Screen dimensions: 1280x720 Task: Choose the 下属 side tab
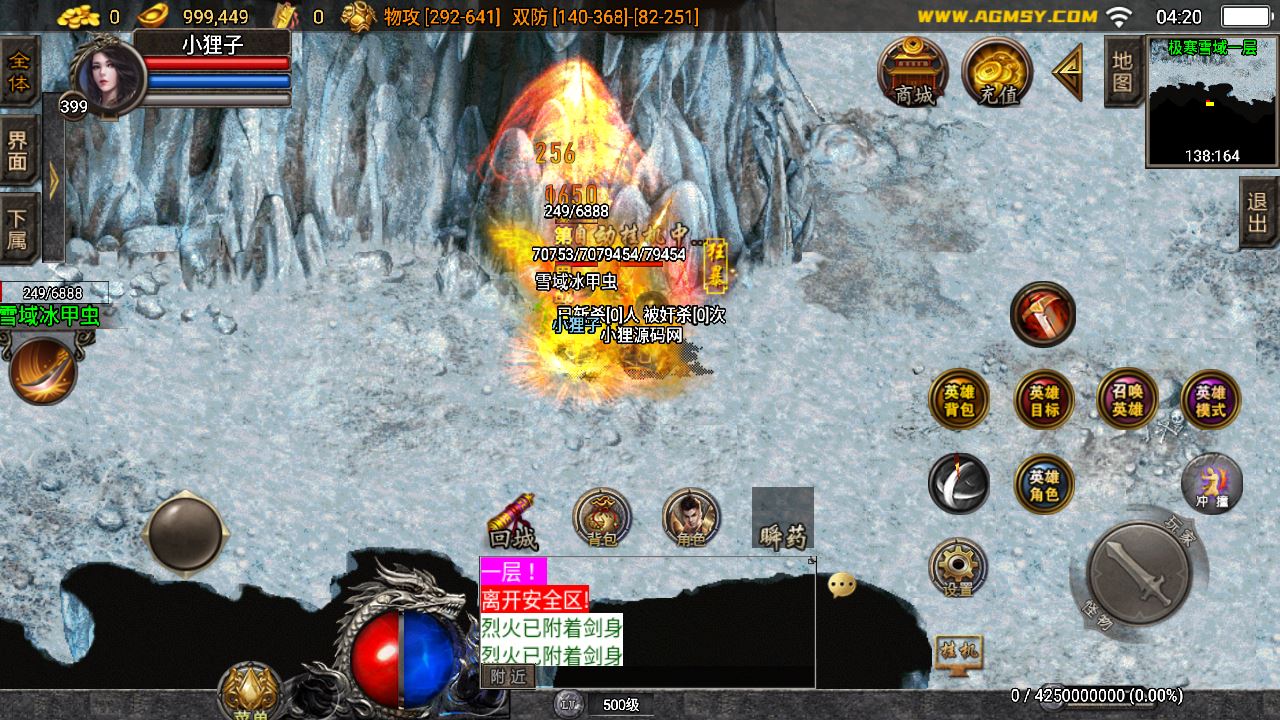19,229
